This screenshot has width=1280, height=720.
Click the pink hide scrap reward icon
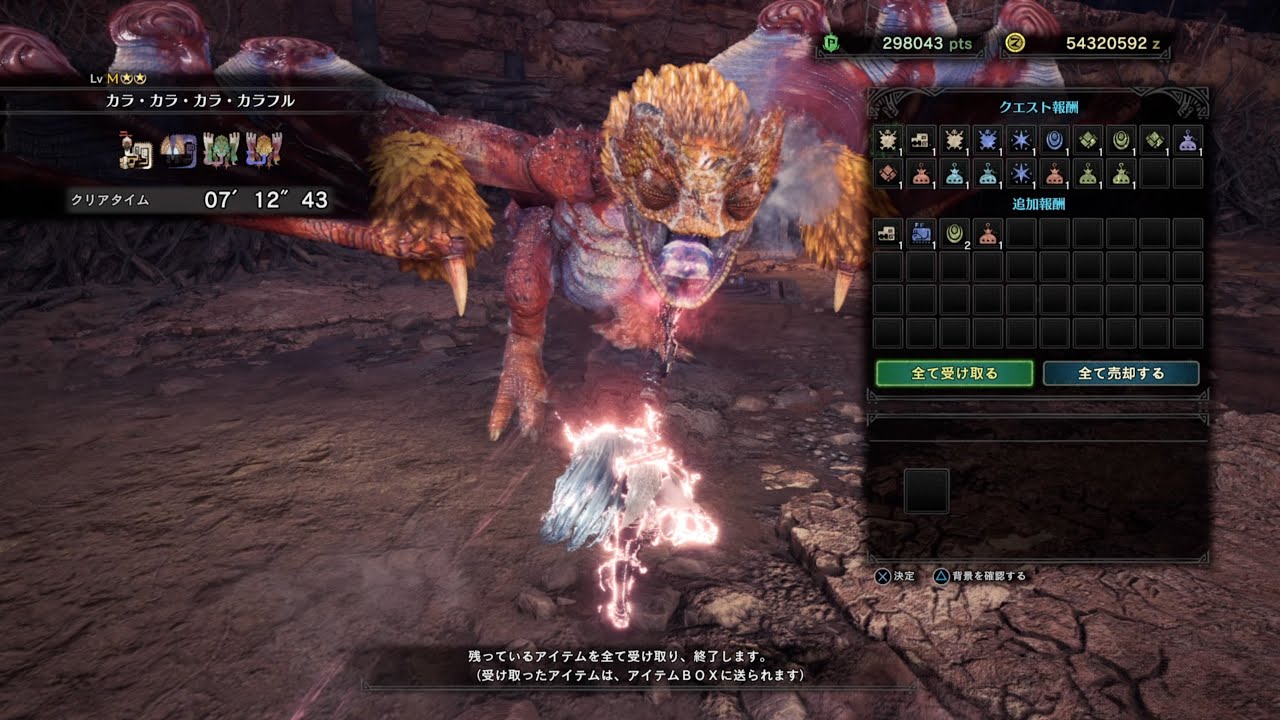pyautogui.click(x=889, y=172)
